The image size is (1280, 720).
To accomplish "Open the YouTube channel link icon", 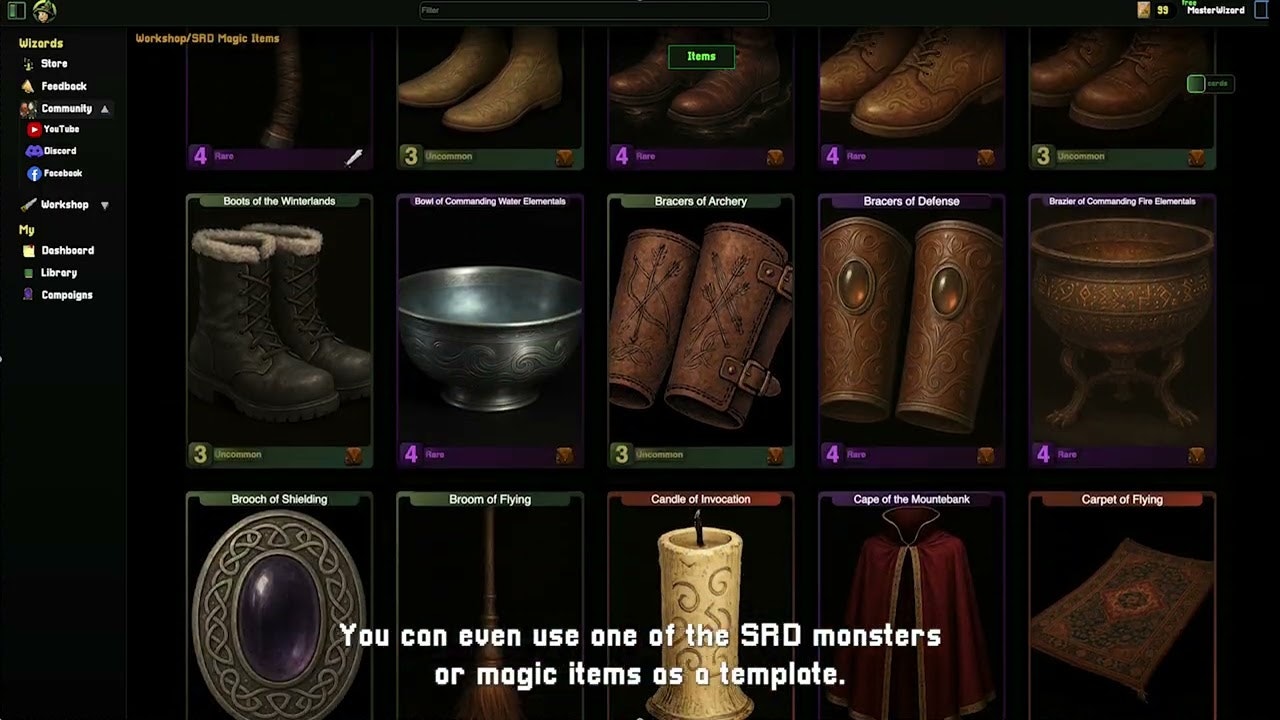I will click(34, 128).
